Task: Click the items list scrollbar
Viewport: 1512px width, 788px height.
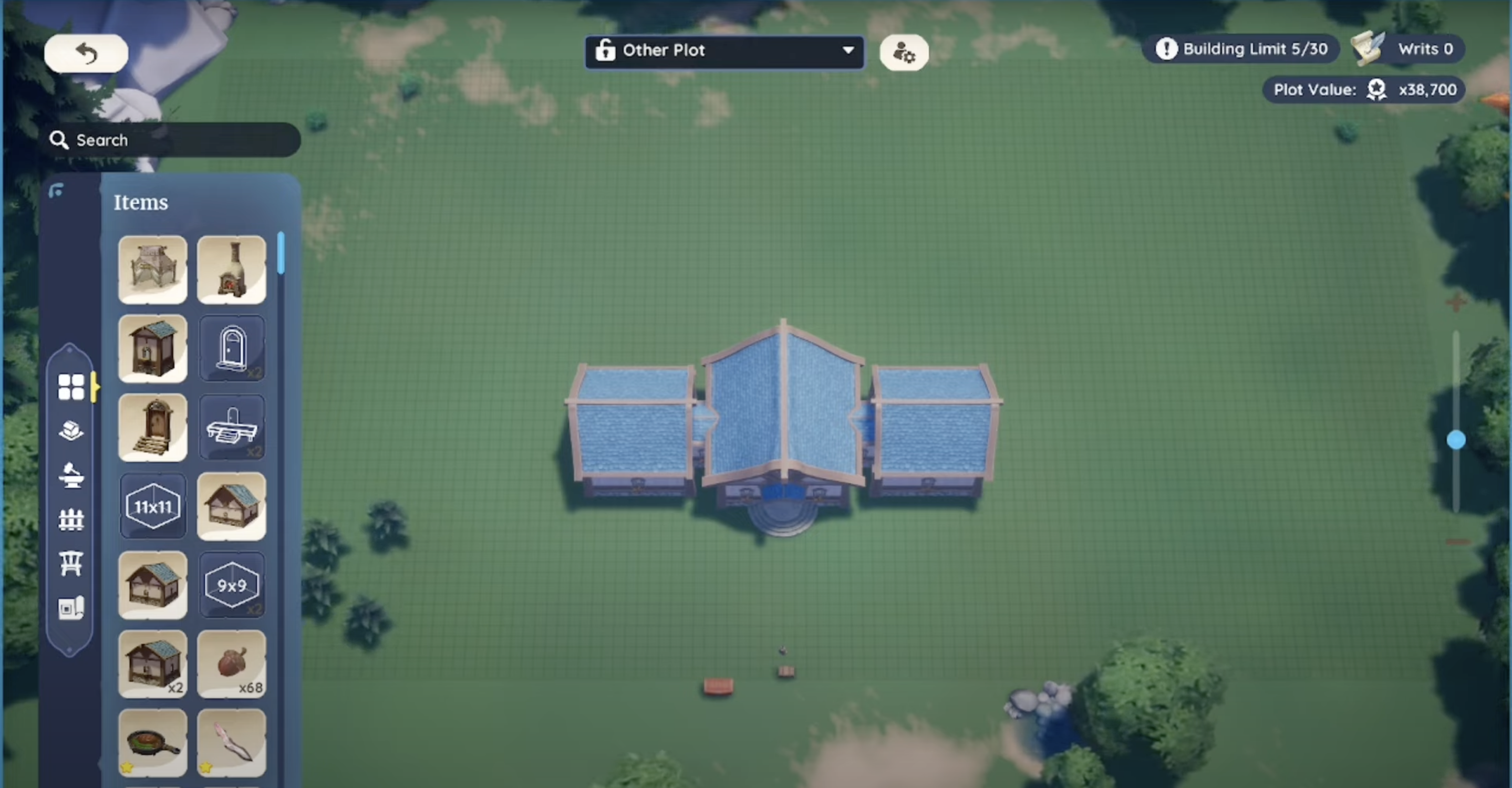Action: pos(281,254)
